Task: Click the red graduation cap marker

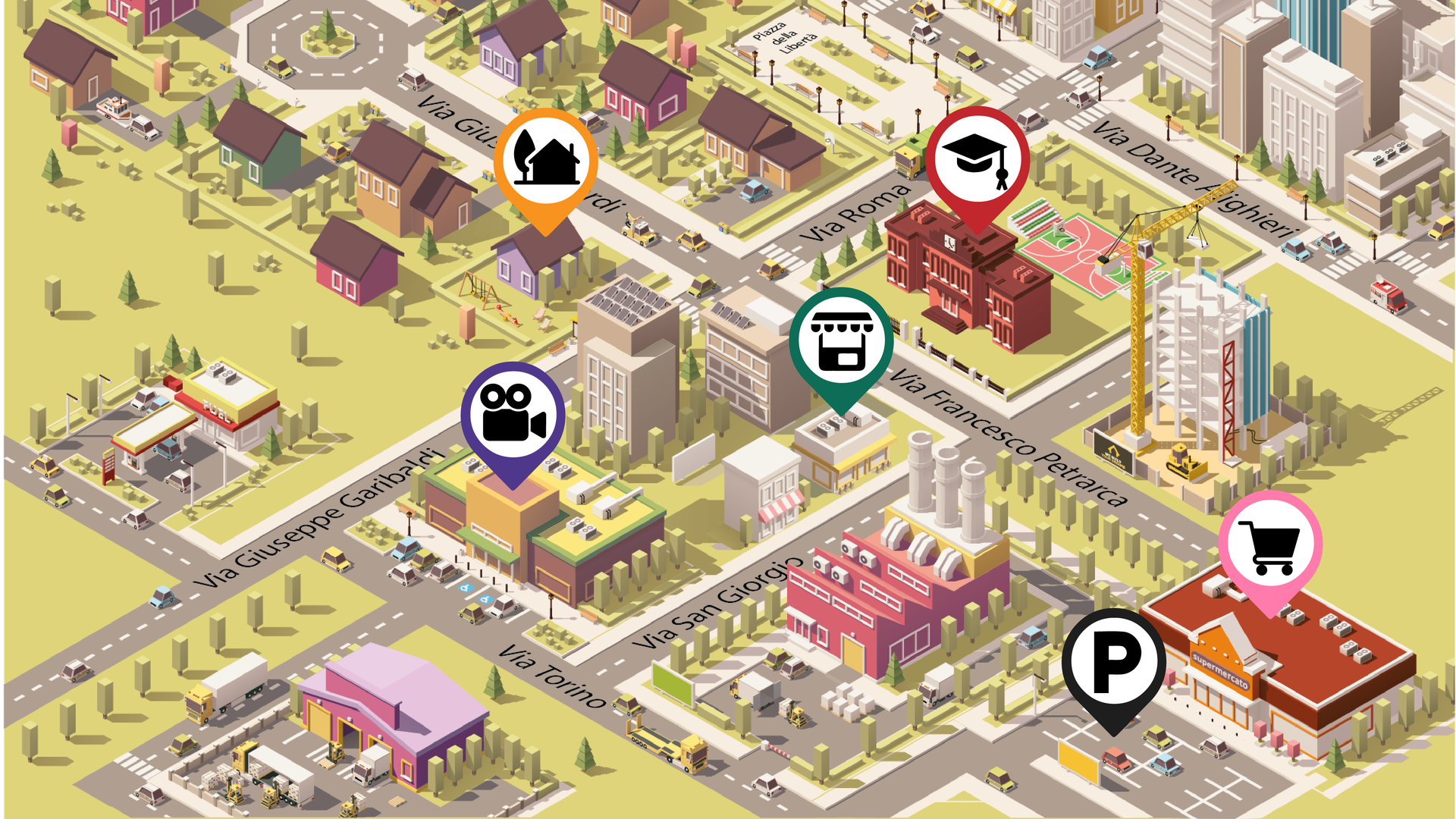Action: [977, 159]
